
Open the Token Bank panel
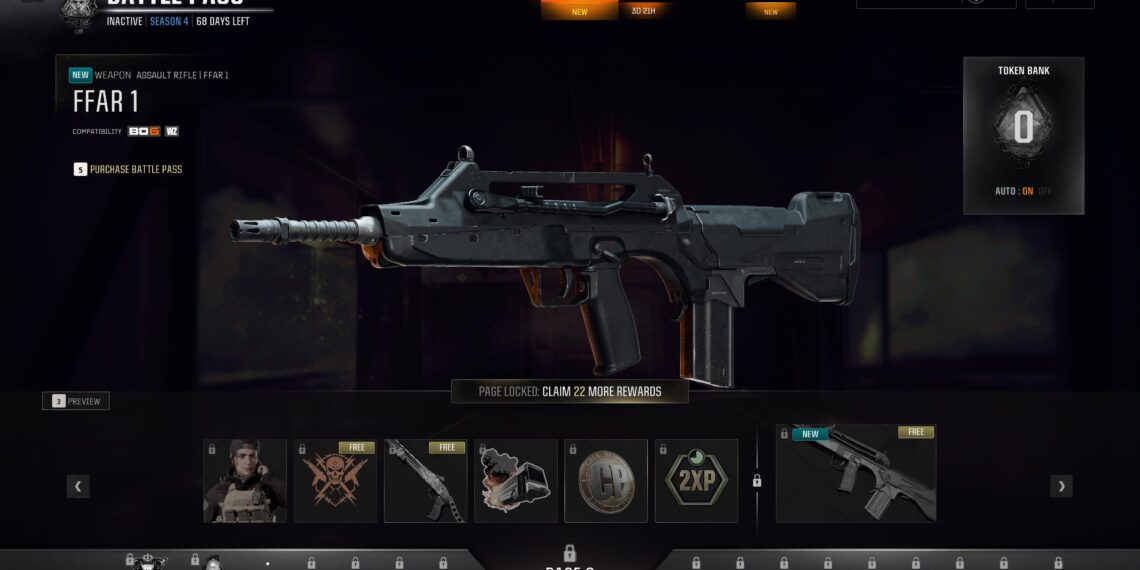point(1023,130)
